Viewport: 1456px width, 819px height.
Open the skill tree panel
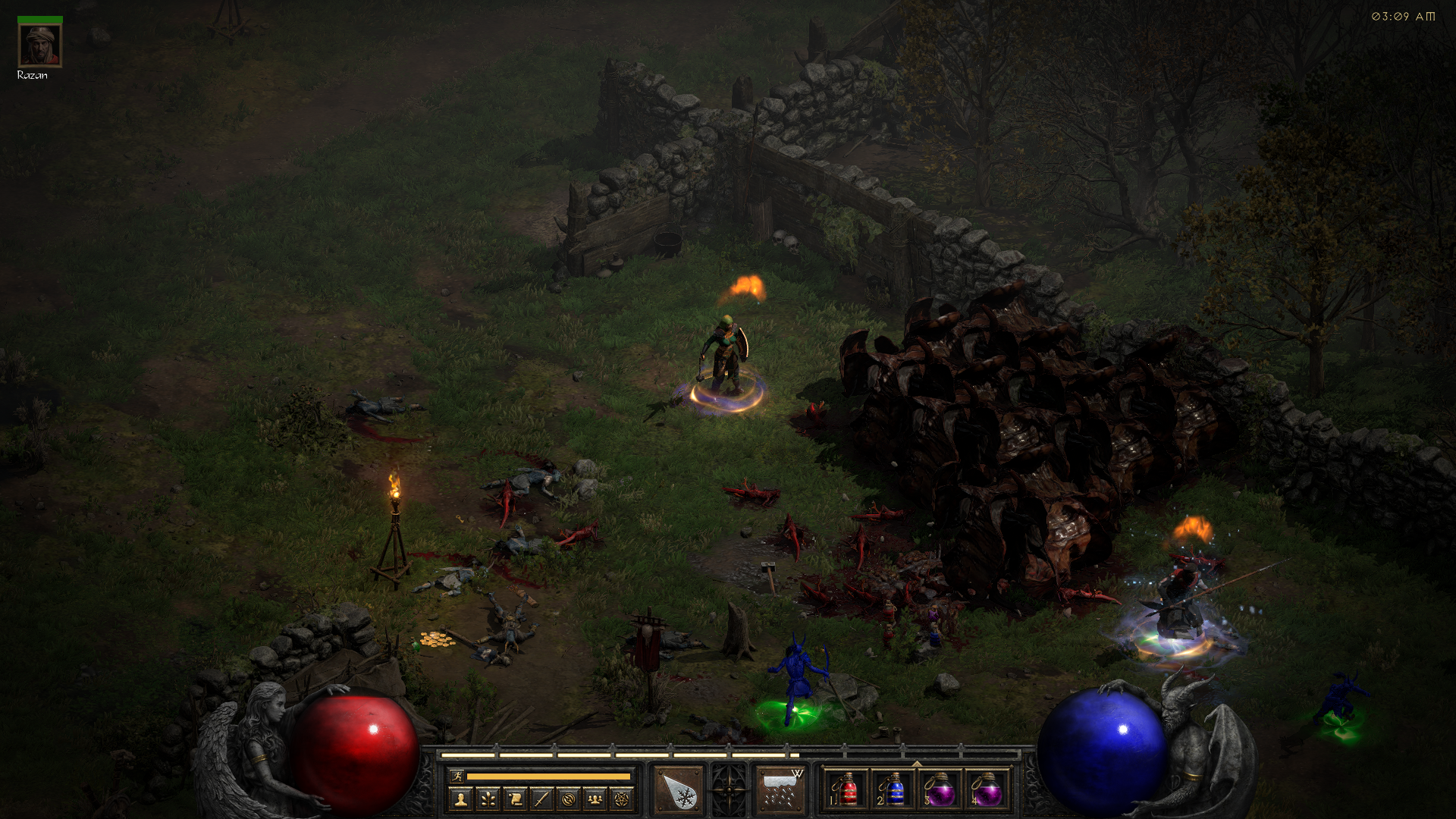[488, 799]
